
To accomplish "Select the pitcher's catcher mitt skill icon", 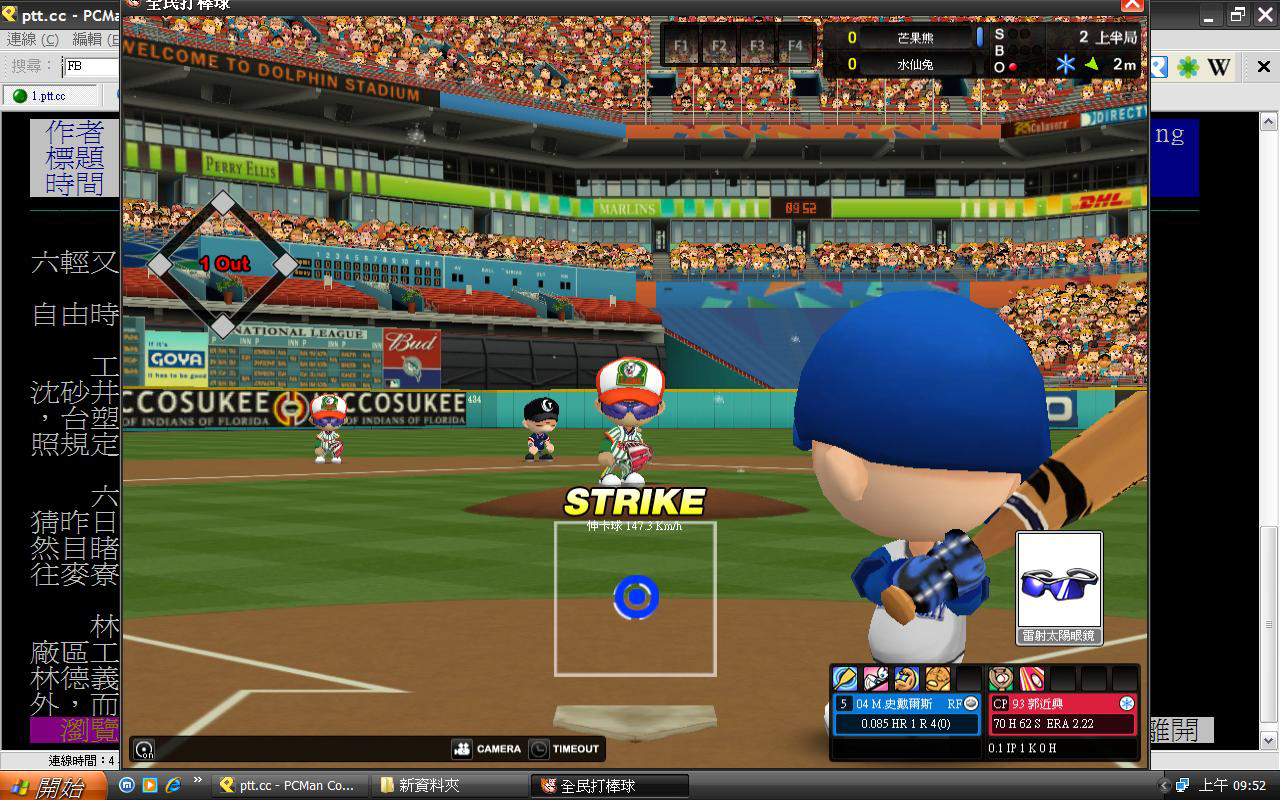I will [1001, 679].
